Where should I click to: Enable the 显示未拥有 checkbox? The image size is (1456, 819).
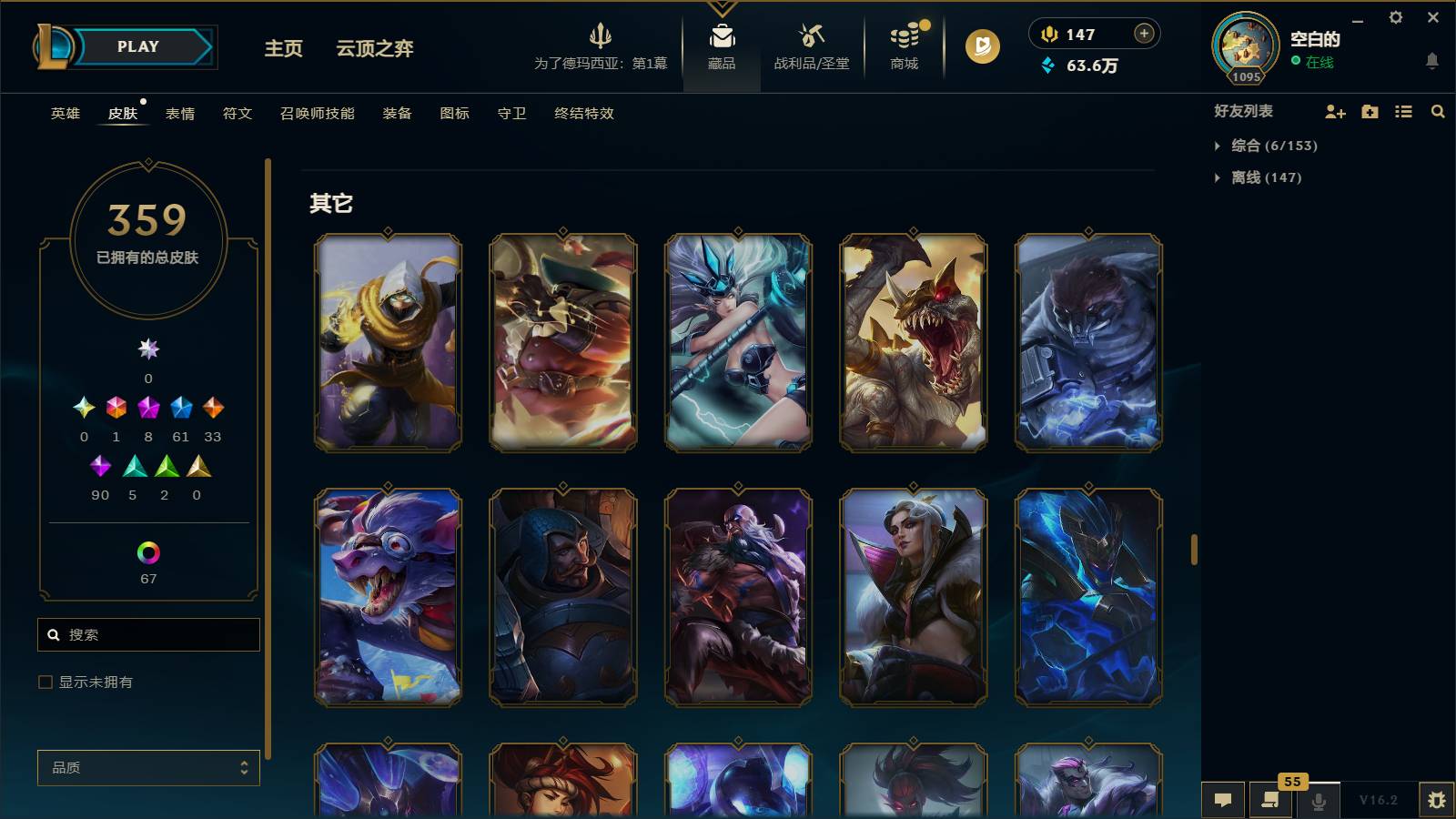point(44,681)
